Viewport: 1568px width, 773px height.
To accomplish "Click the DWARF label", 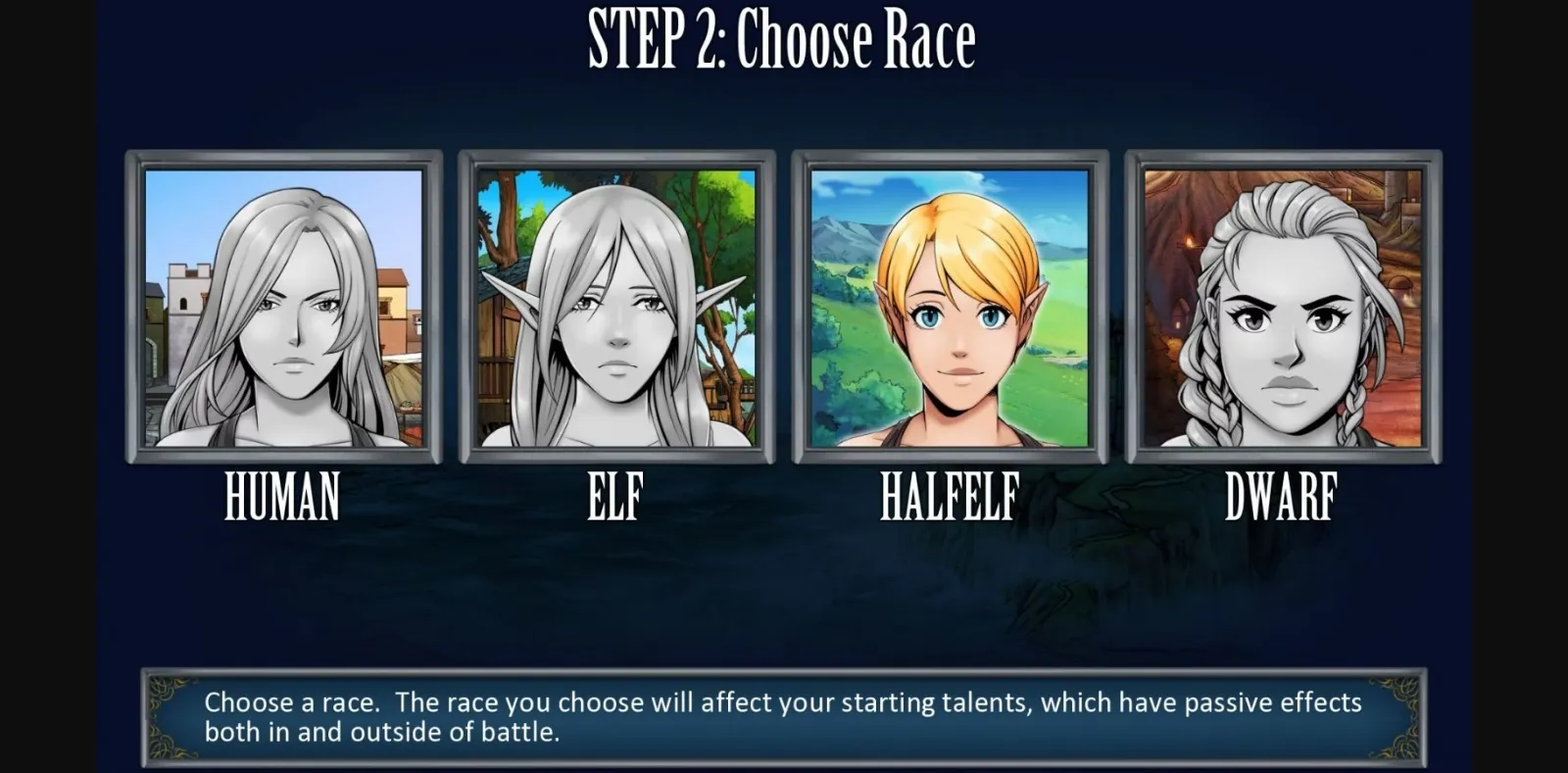I will coord(1282,497).
